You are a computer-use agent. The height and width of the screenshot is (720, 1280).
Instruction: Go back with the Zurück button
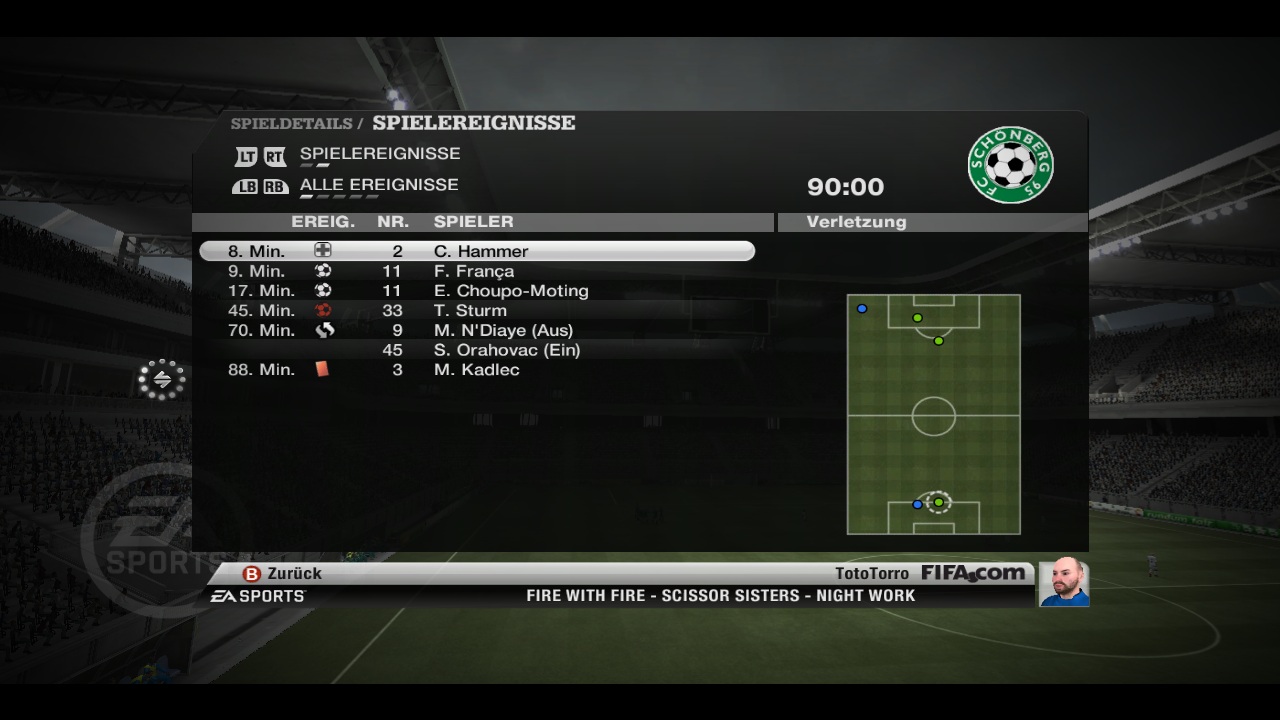[283, 574]
